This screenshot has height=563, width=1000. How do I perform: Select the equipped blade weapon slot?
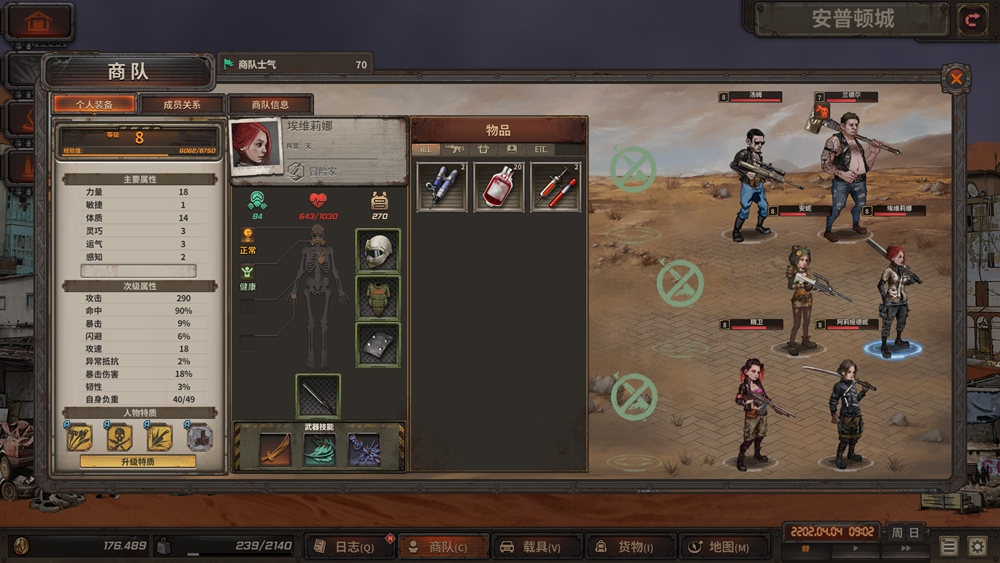point(318,395)
